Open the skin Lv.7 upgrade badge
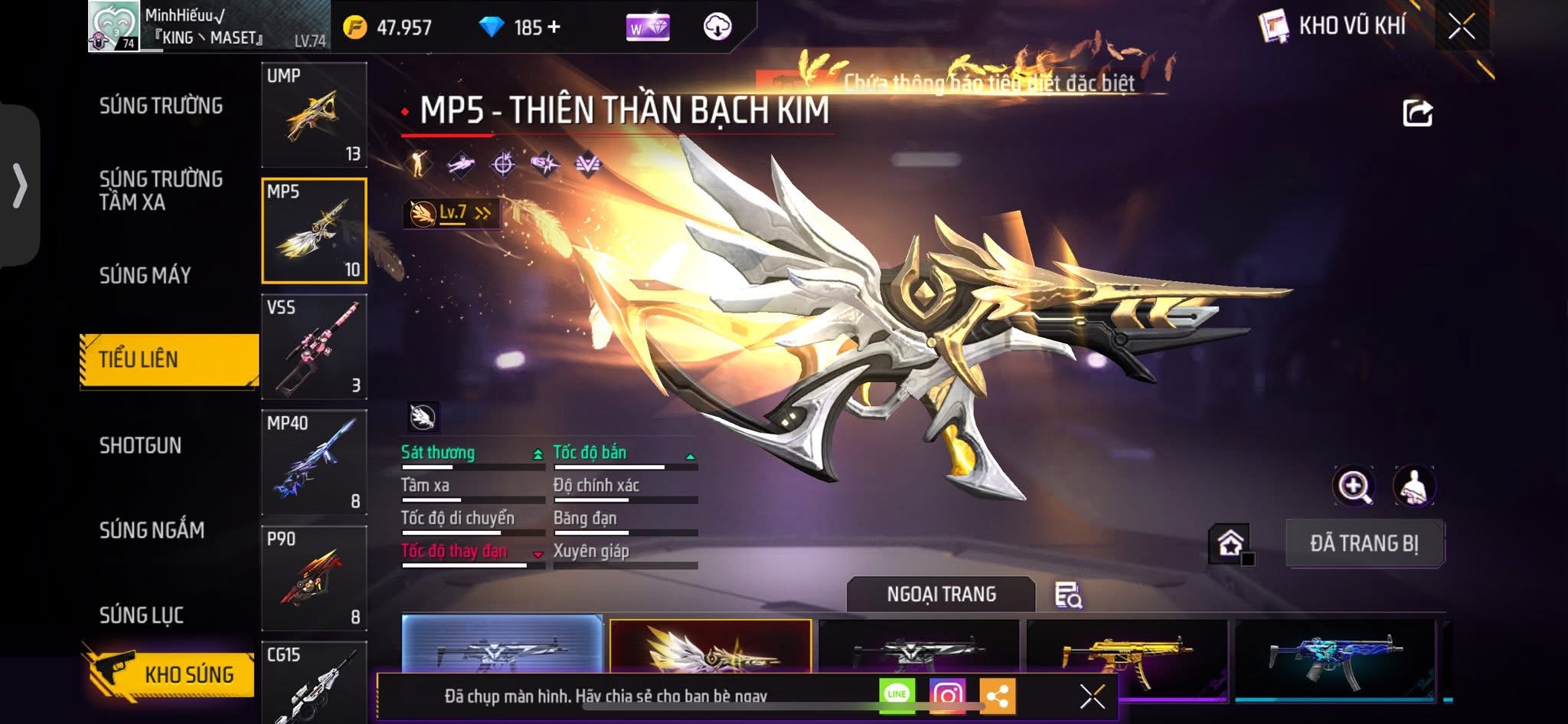 [452, 213]
